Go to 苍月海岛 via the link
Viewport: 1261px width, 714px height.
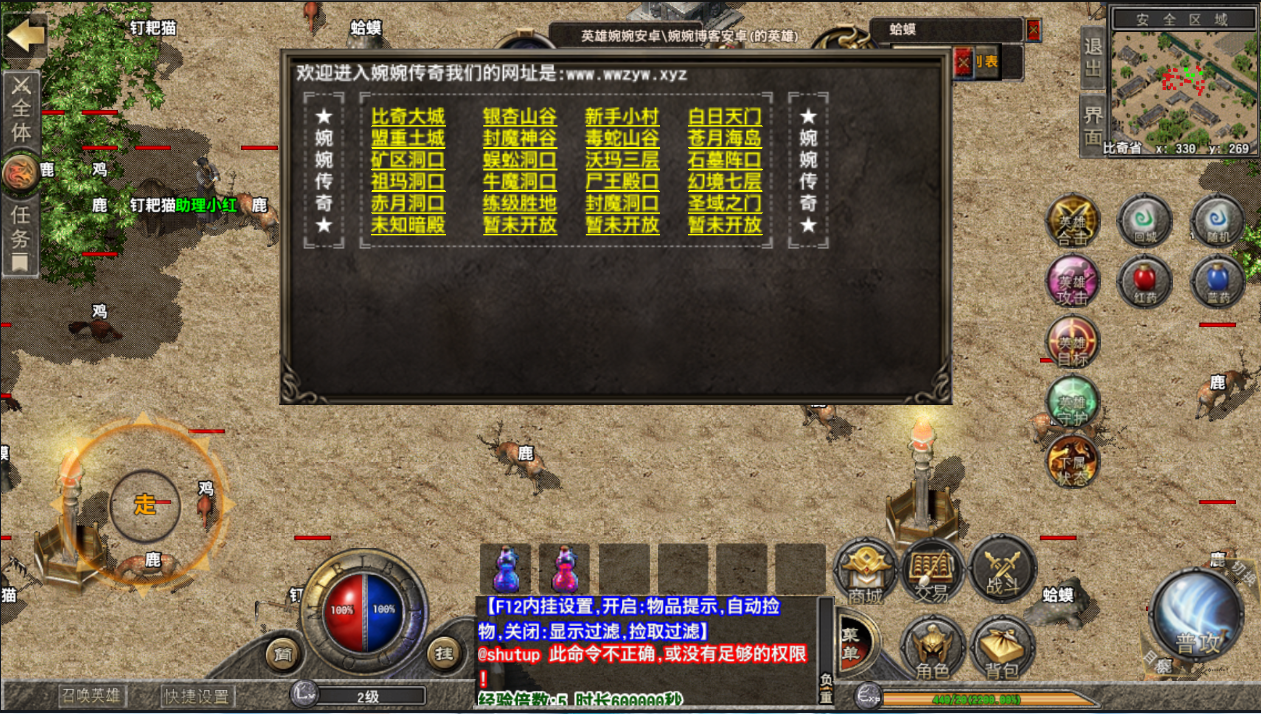[725, 139]
